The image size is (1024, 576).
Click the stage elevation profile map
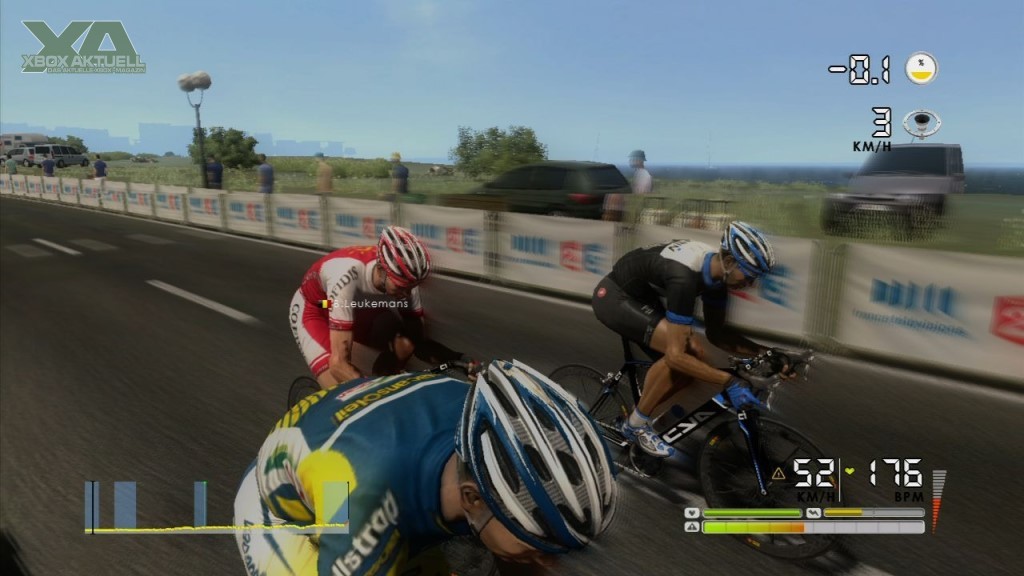pyautogui.click(x=216, y=507)
